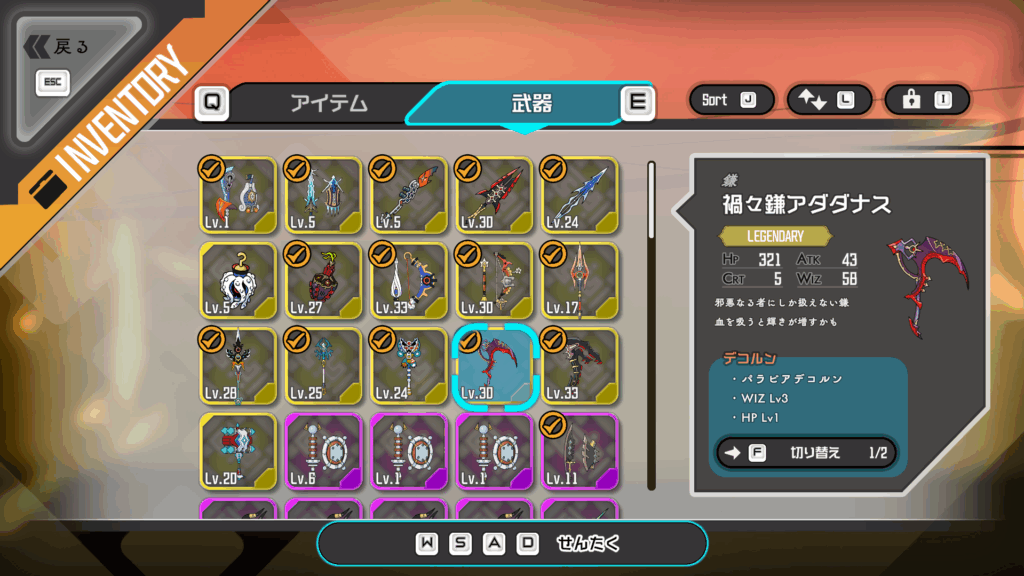This screenshot has height=576, width=1024.
Task: Select the 武器 tab
Action: click(530, 103)
